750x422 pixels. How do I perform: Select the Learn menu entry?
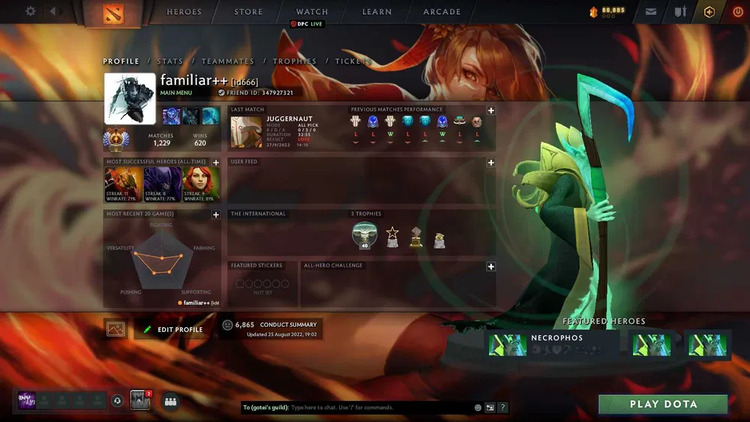(x=376, y=12)
